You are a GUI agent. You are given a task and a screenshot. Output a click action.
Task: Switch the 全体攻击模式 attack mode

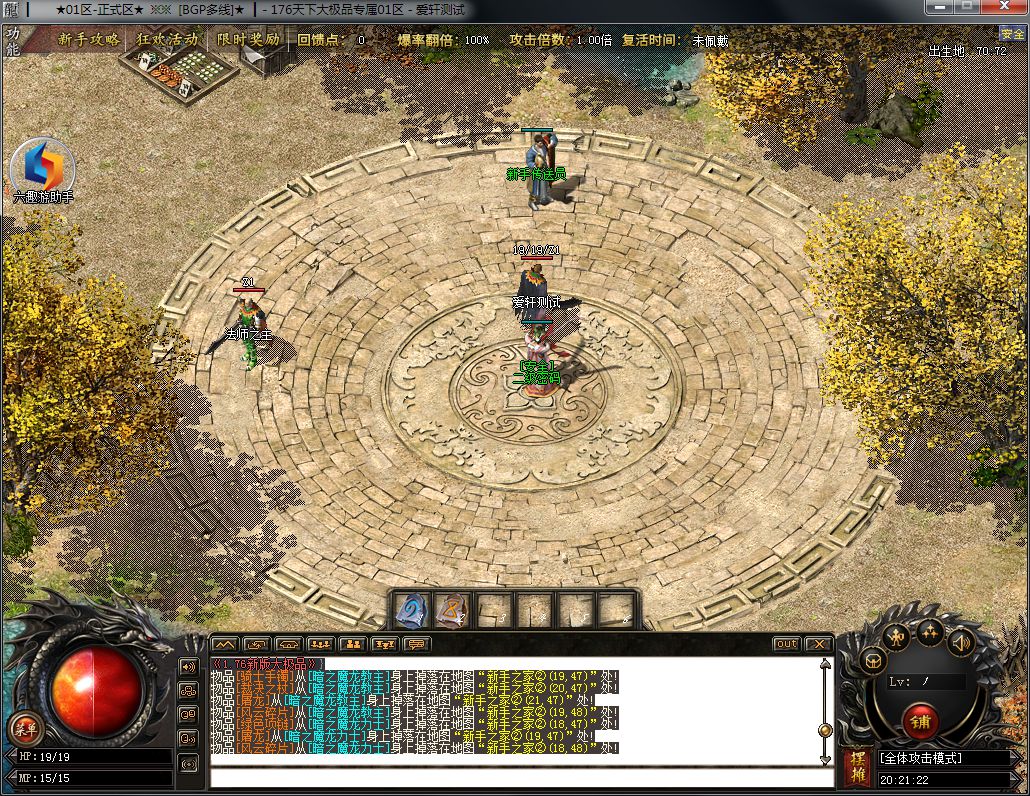point(942,758)
